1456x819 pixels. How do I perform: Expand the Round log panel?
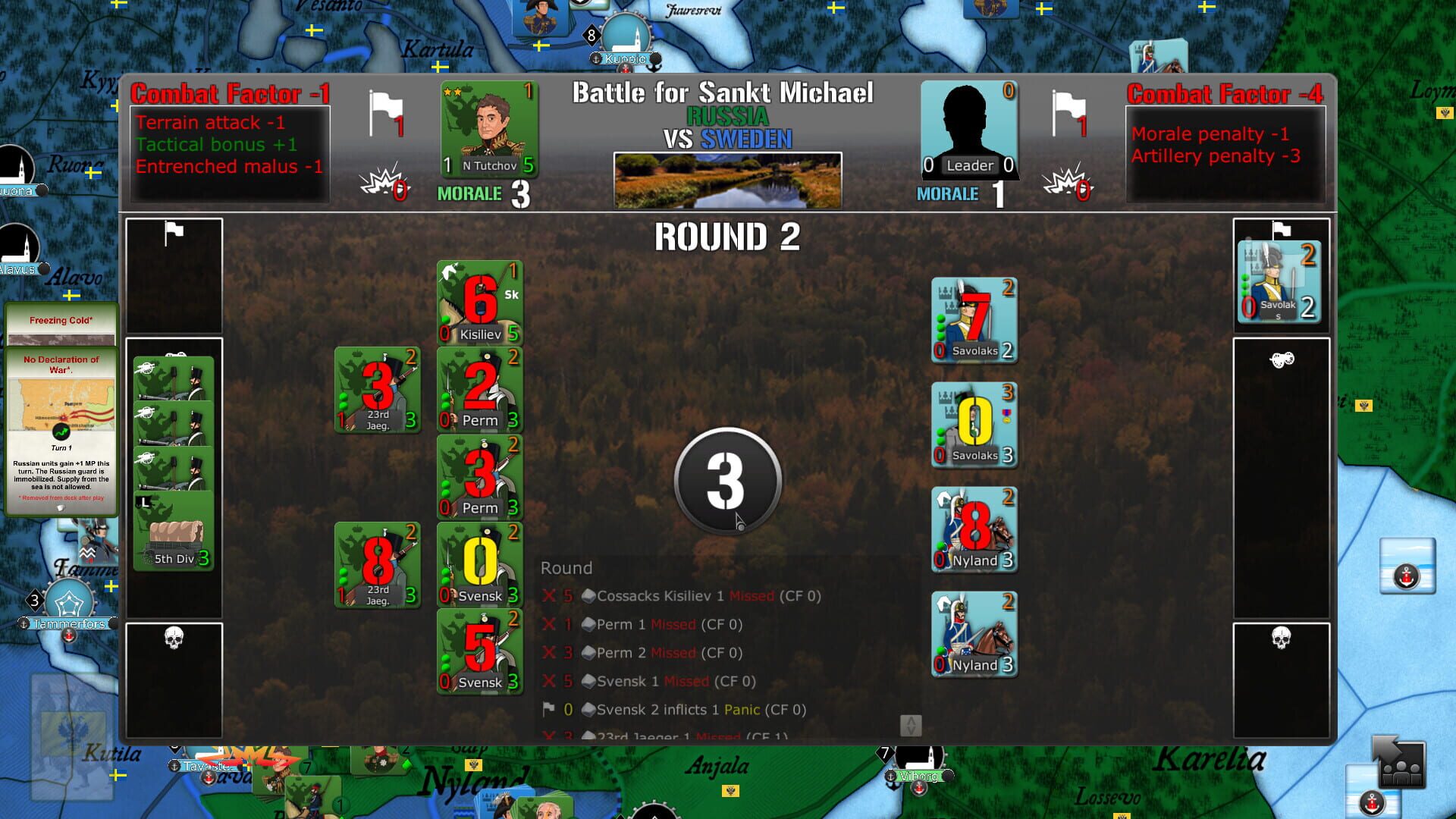(565, 567)
